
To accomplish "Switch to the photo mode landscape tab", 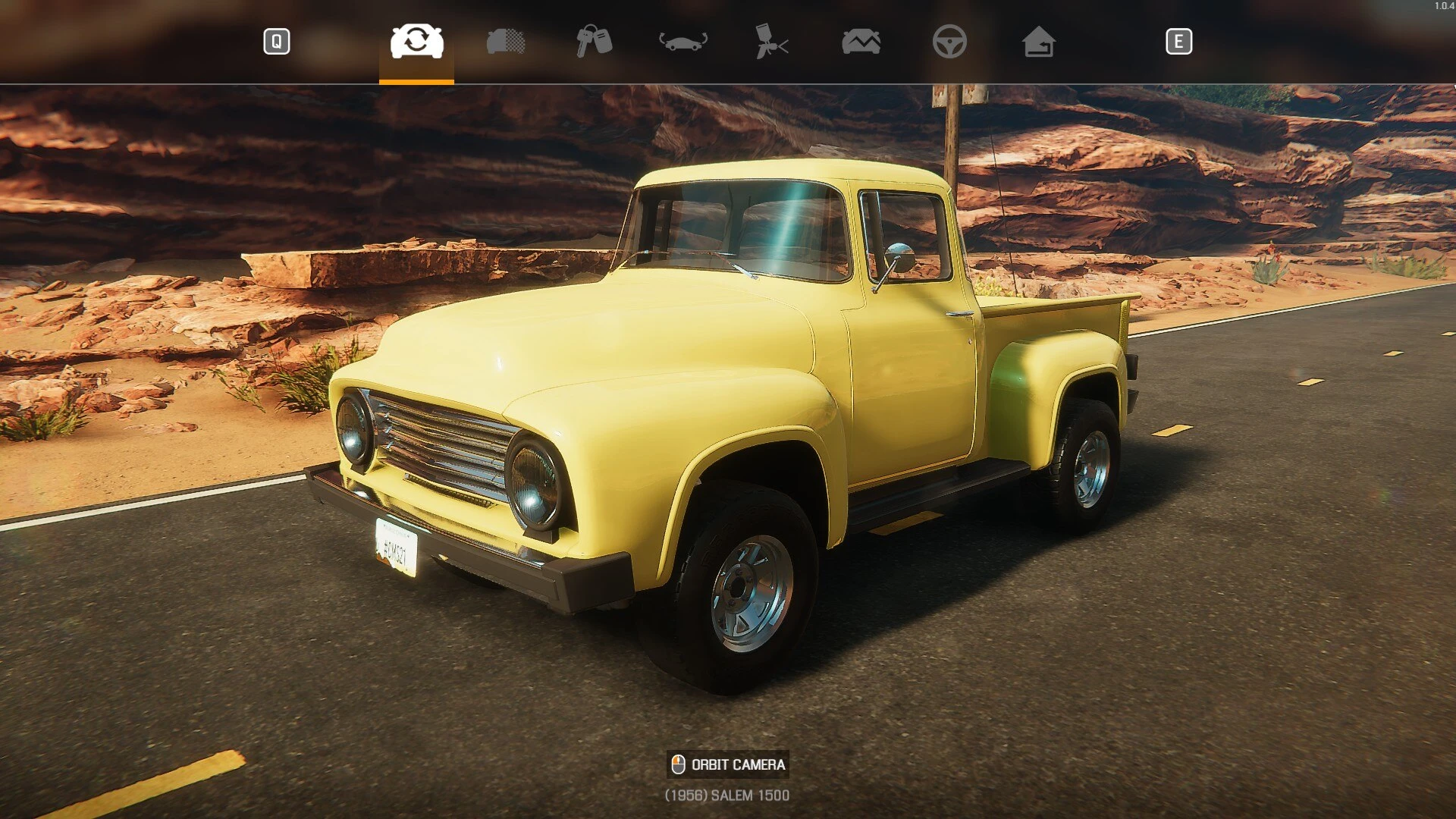I will pyautogui.click(x=861, y=43).
